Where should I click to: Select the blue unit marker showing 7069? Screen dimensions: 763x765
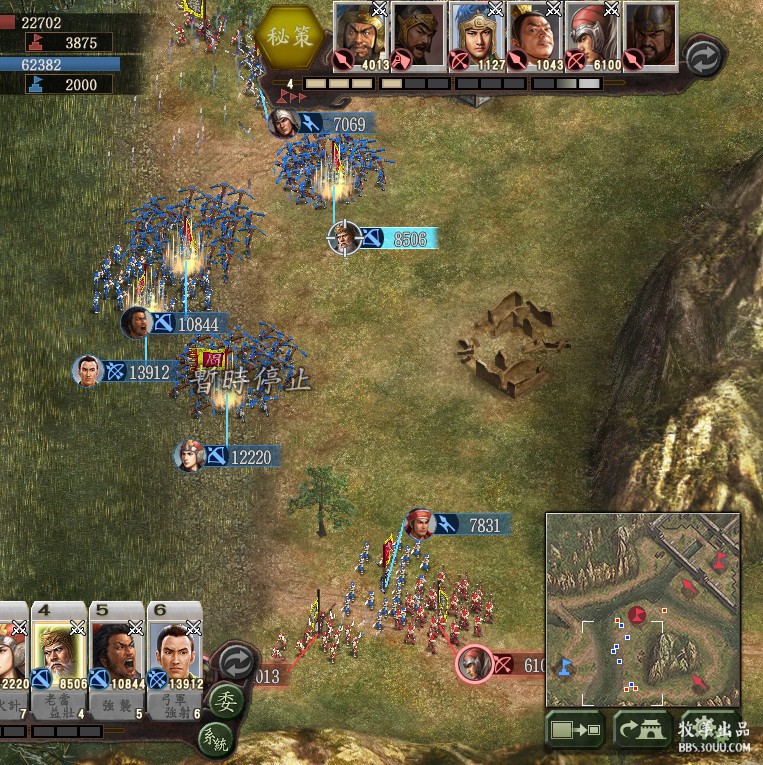point(285,123)
